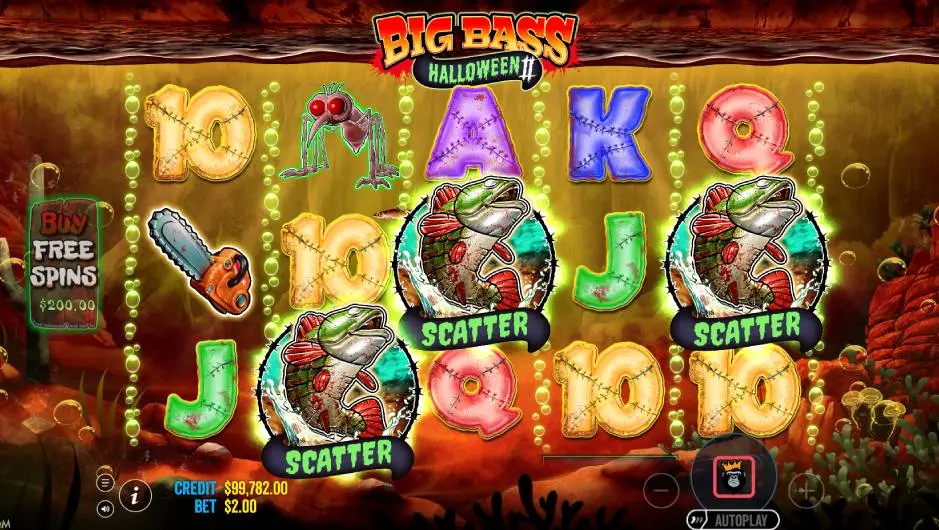Decrease the bet with the minus button
Viewport: 939px width, 530px height.
point(661,490)
